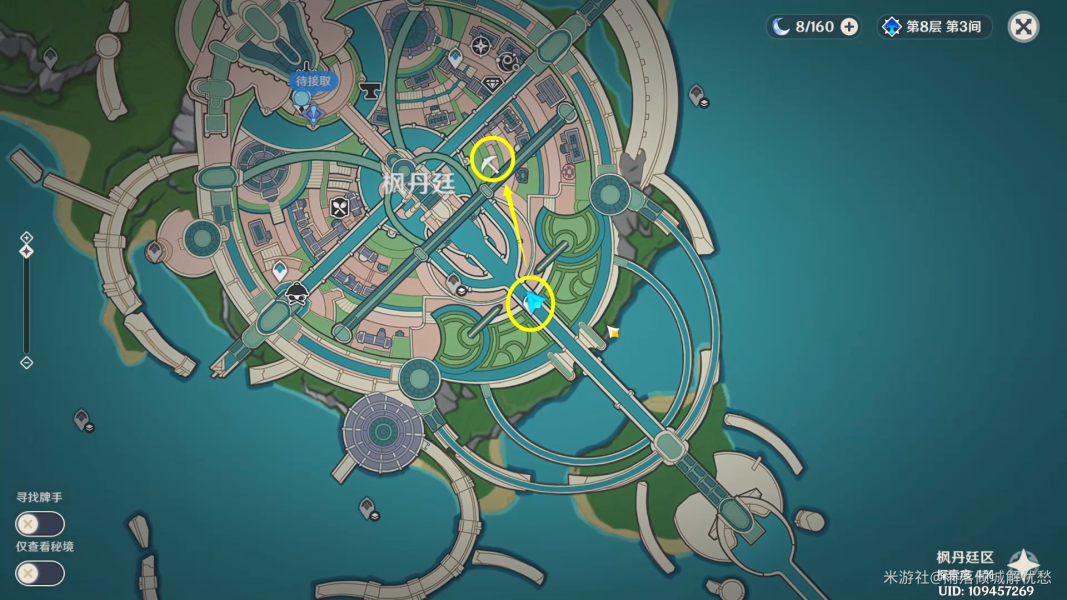Zoom out with the map slider minus

pyautogui.click(x=27, y=362)
